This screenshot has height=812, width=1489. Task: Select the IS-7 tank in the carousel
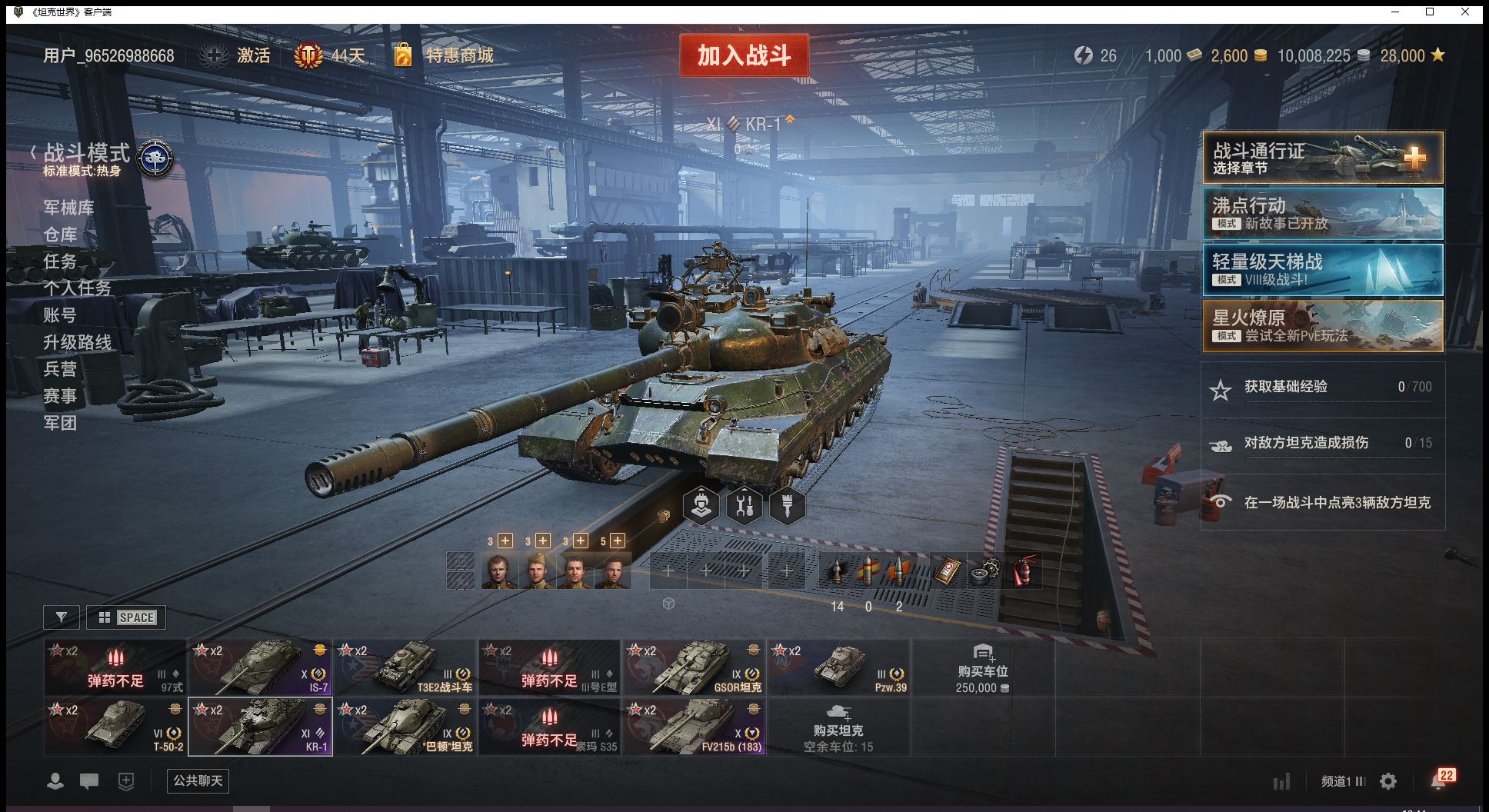point(260,667)
